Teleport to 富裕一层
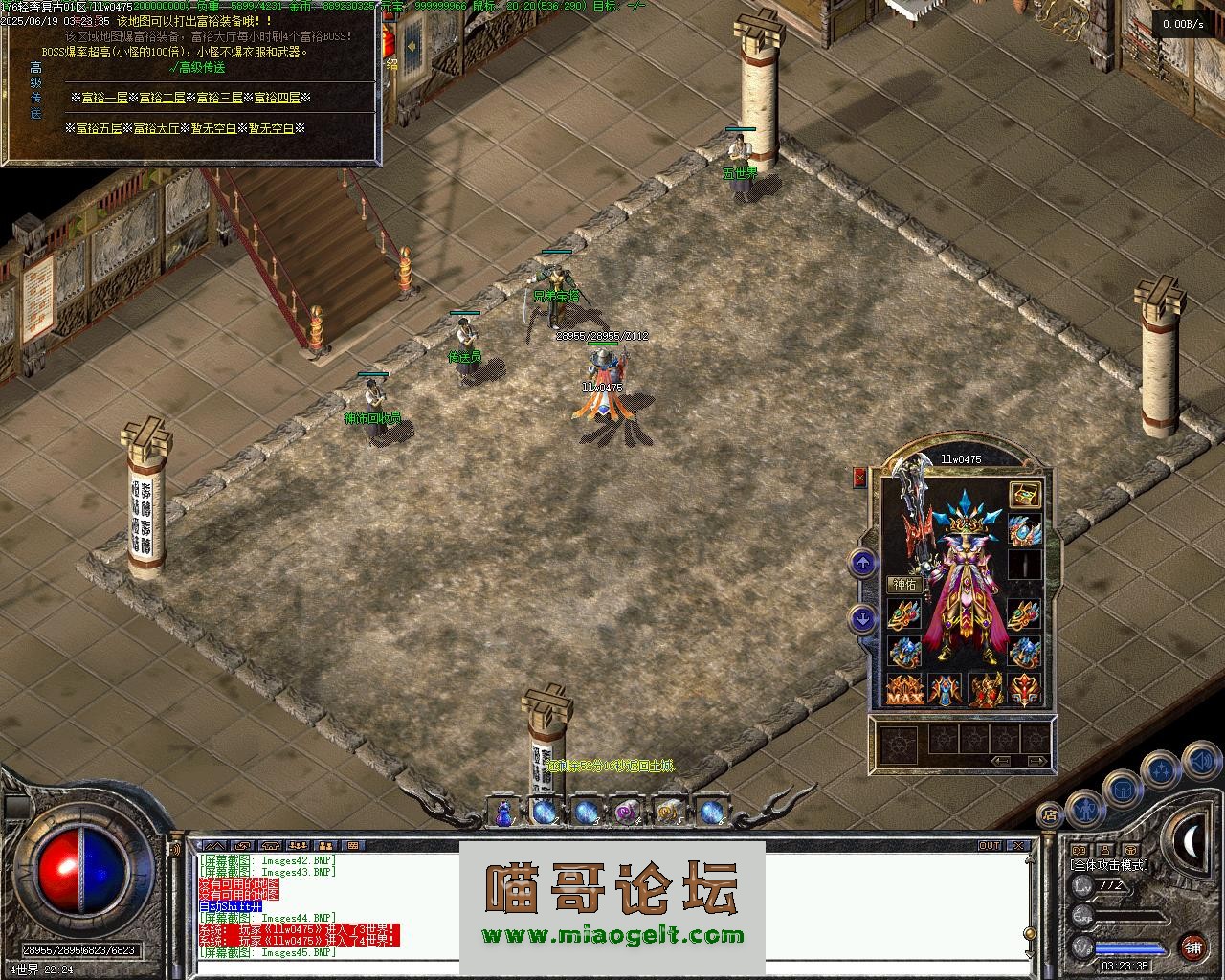Viewport: 1225px width, 980px height. coord(104,98)
